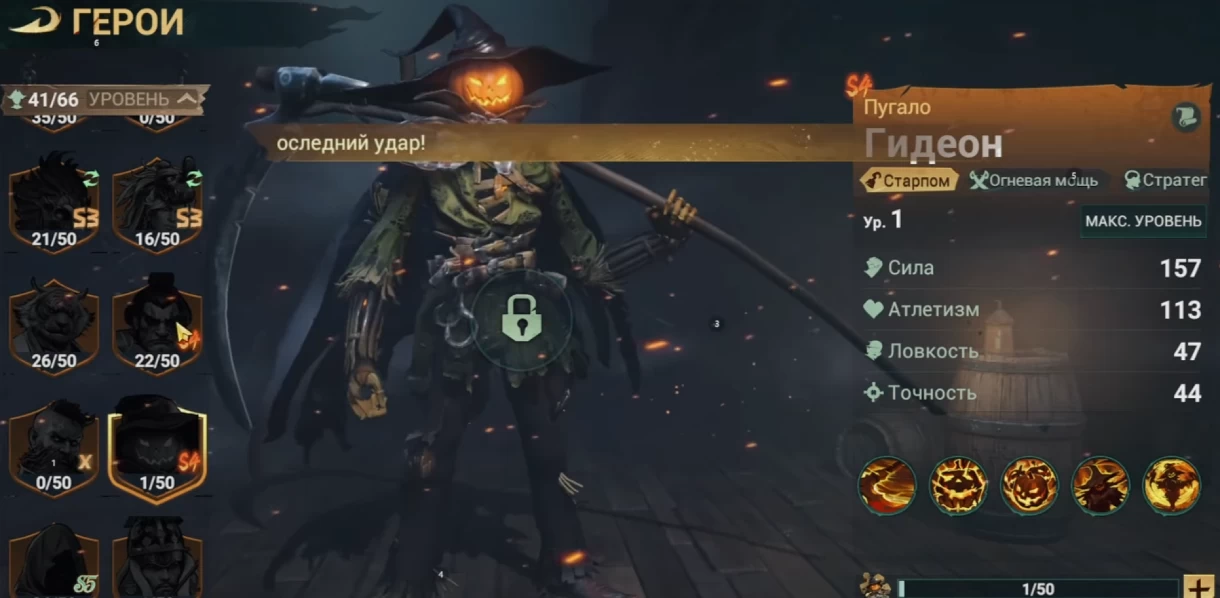The width and height of the screenshot is (1220, 598).
Task: Open the scroll icon beside Гидеон's name
Action: (1184, 118)
